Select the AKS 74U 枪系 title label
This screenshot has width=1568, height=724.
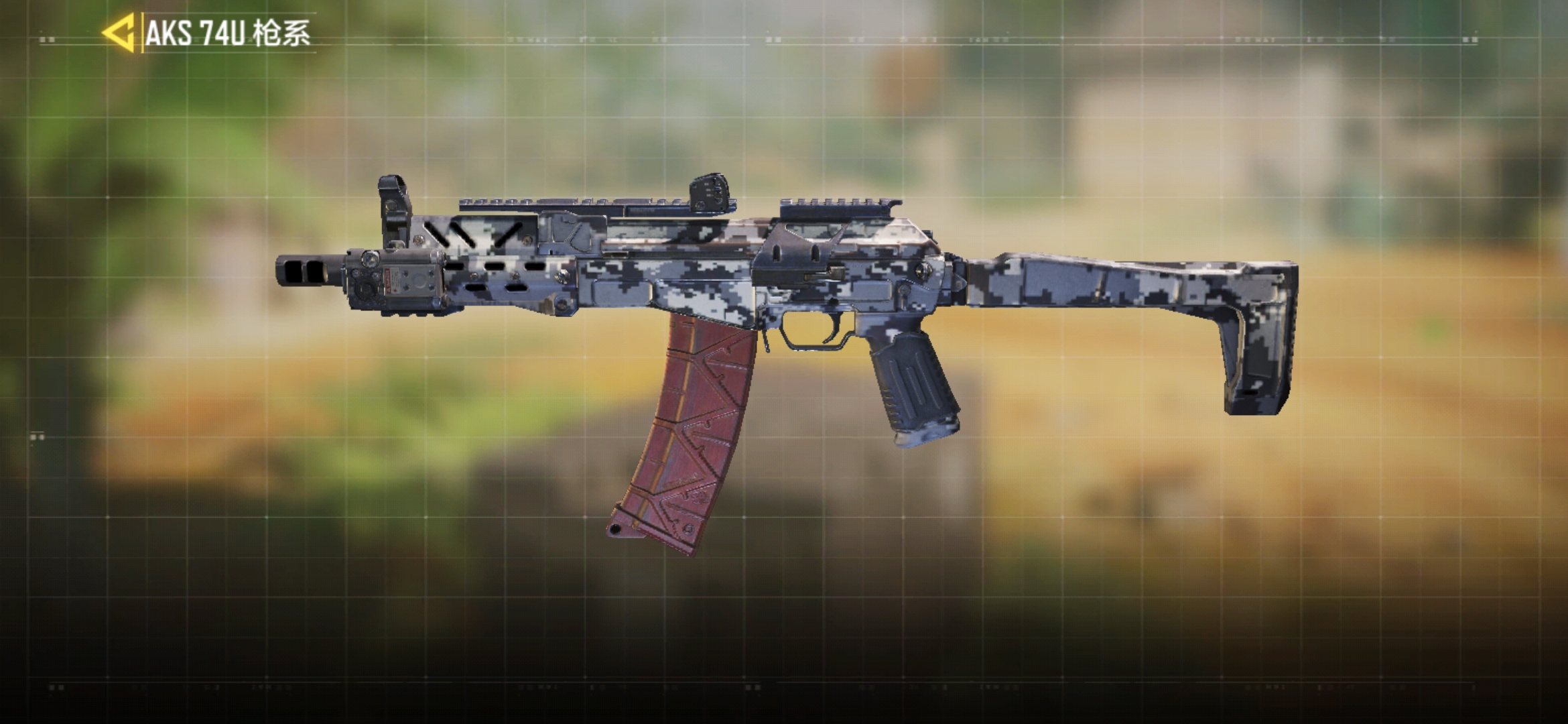228,30
